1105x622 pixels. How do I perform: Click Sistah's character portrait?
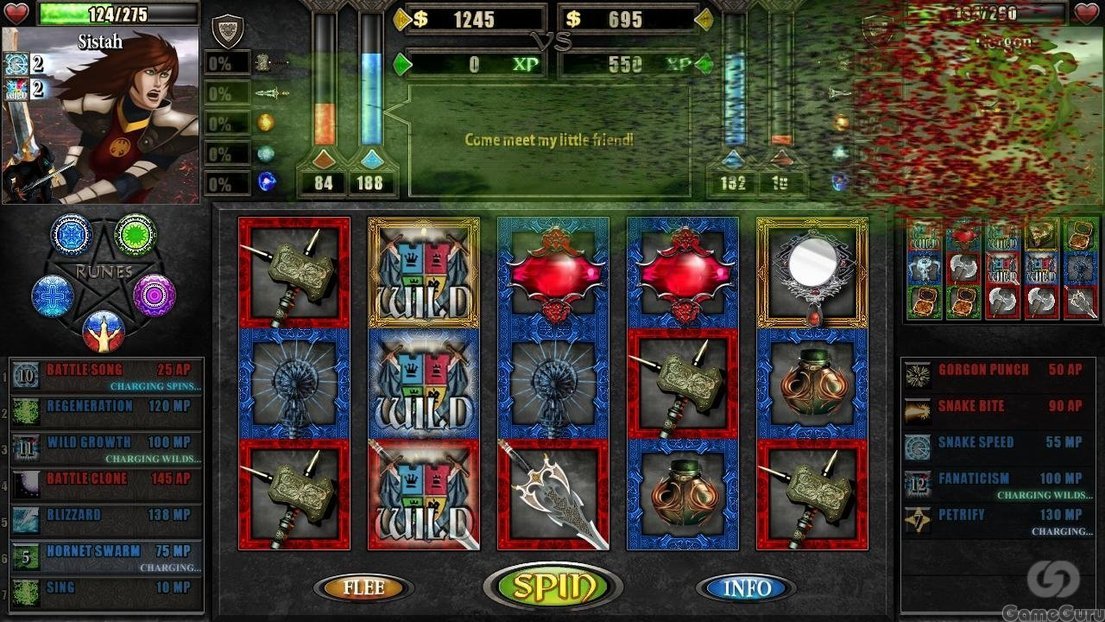point(100,115)
